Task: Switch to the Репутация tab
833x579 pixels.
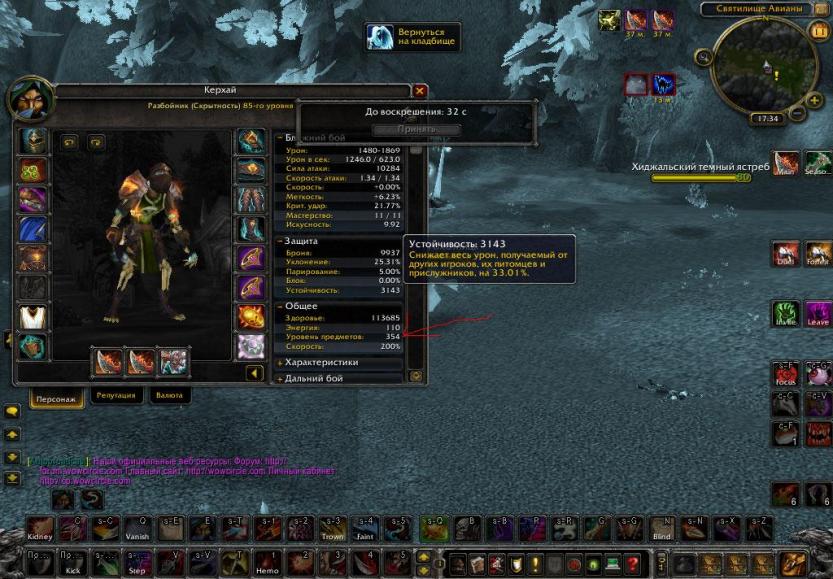Action: 116,395
